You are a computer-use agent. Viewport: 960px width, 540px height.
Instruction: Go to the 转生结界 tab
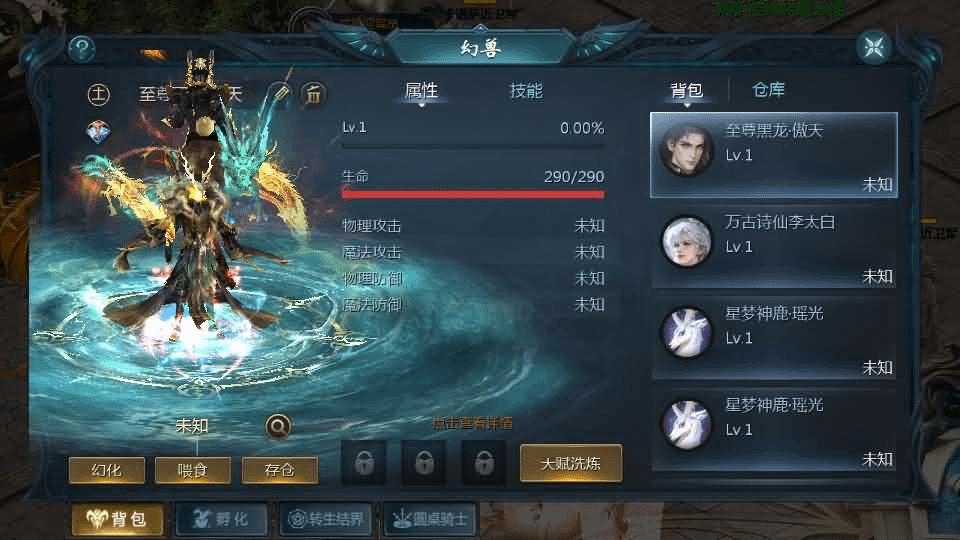pos(325,519)
